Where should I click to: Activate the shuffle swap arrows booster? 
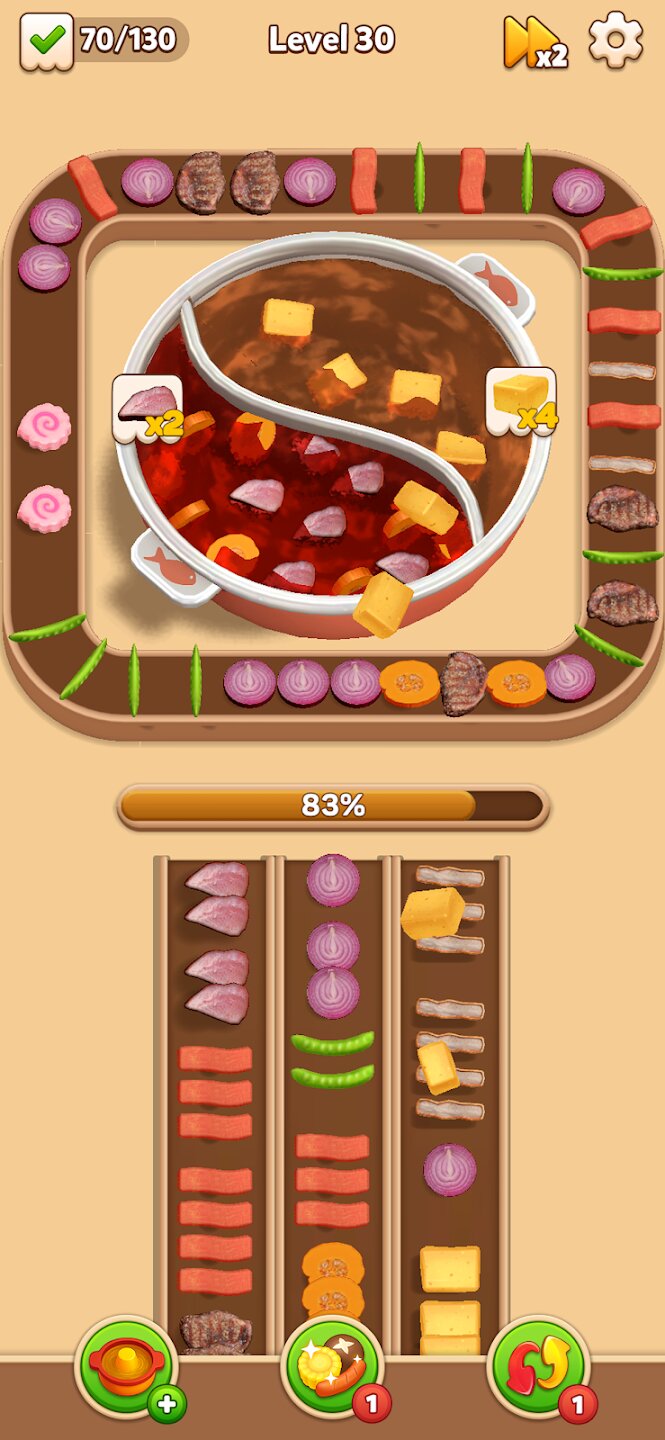point(539,1366)
